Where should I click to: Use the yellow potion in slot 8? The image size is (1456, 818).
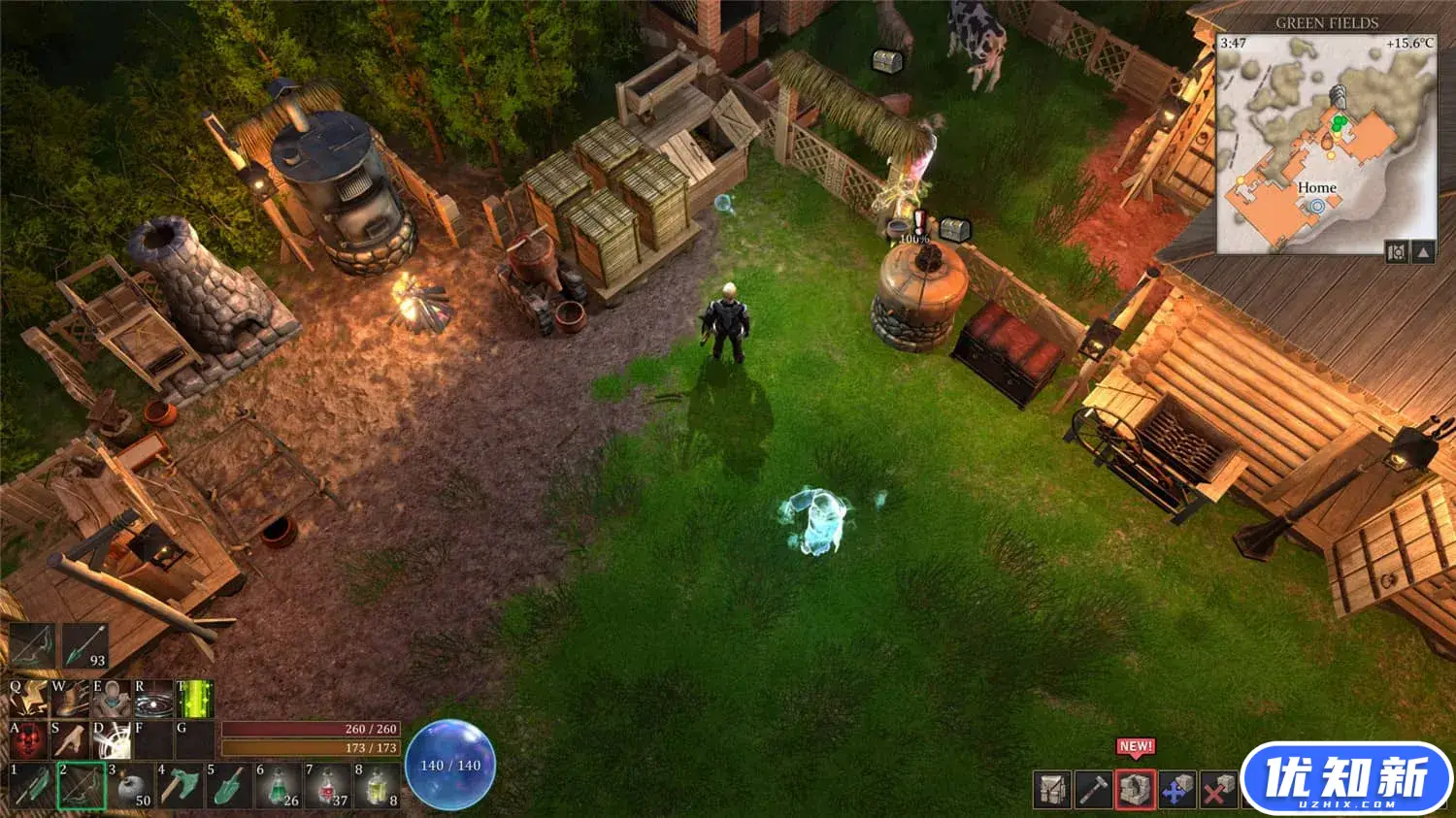pos(378,786)
